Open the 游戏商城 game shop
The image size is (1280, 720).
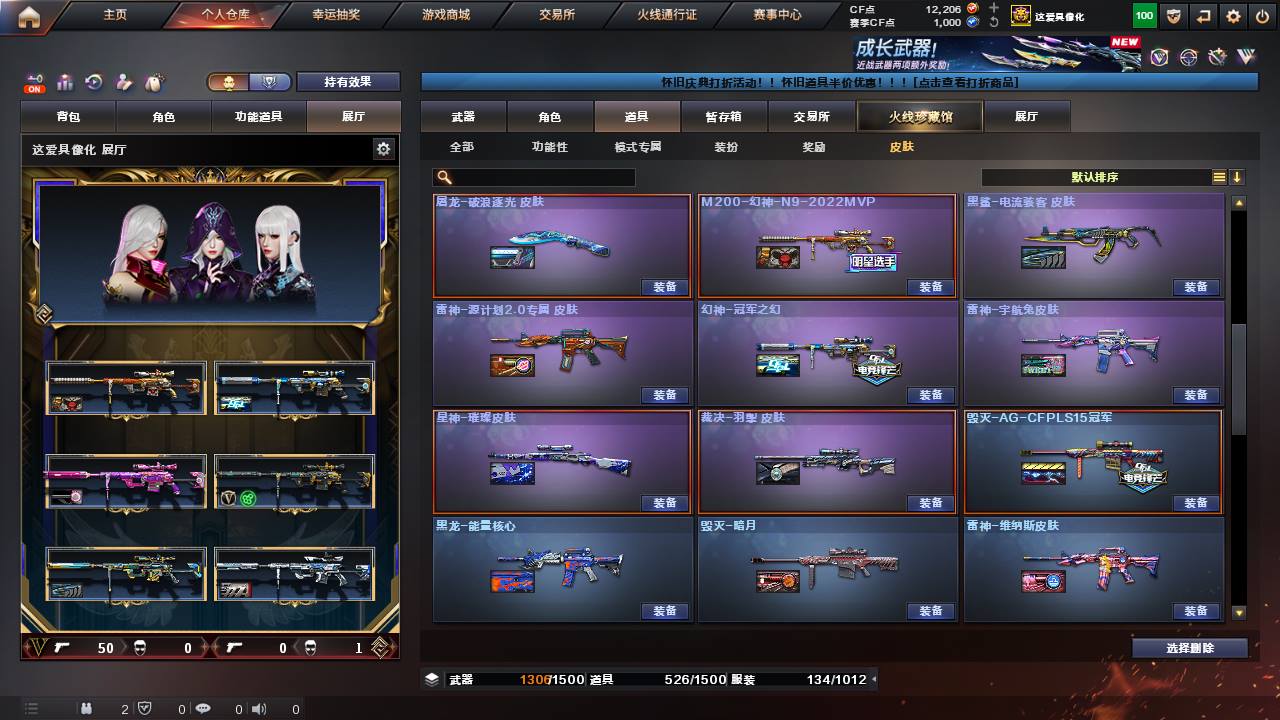tap(446, 15)
